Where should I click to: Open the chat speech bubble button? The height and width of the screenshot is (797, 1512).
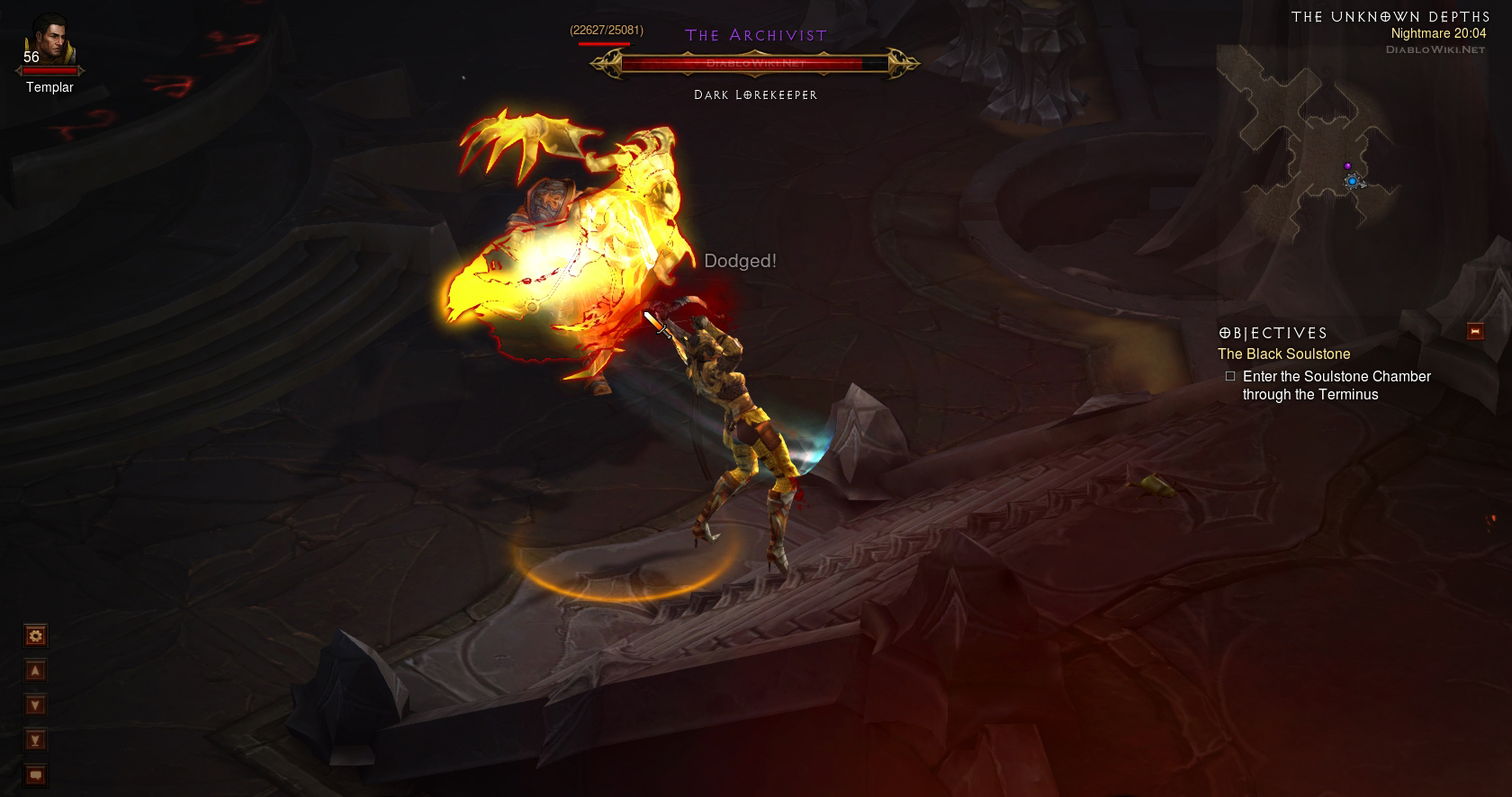click(x=35, y=775)
